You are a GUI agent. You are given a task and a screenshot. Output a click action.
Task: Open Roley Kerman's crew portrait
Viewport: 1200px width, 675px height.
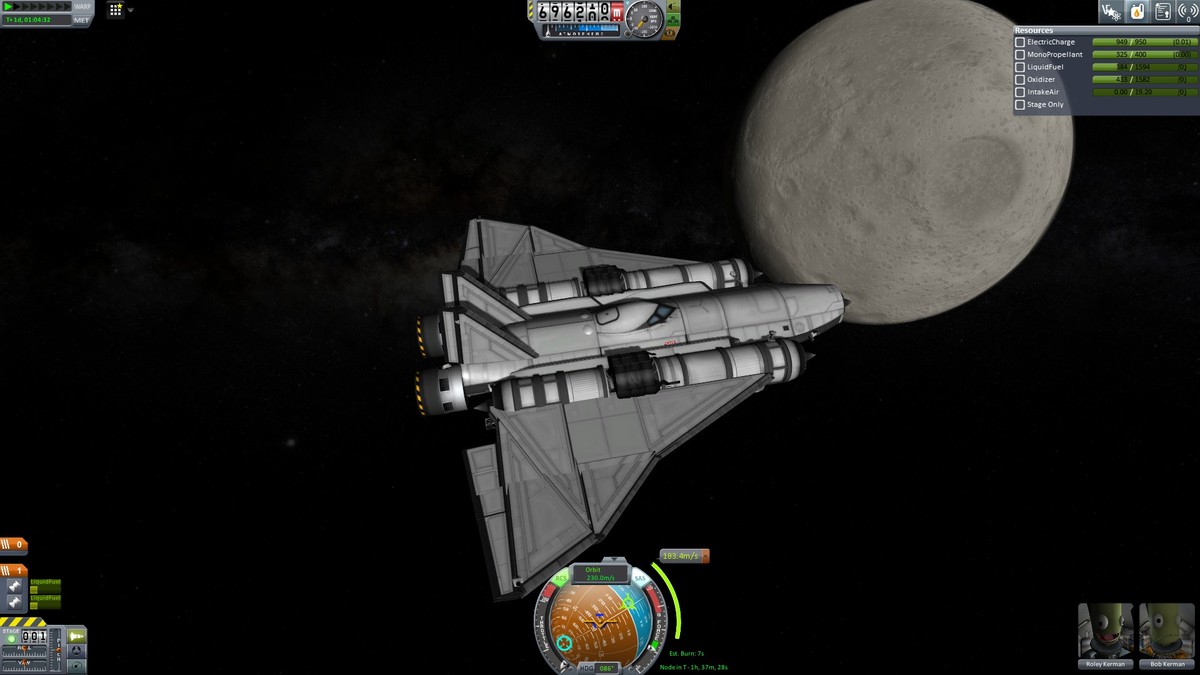pyautogui.click(x=1106, y=632)
